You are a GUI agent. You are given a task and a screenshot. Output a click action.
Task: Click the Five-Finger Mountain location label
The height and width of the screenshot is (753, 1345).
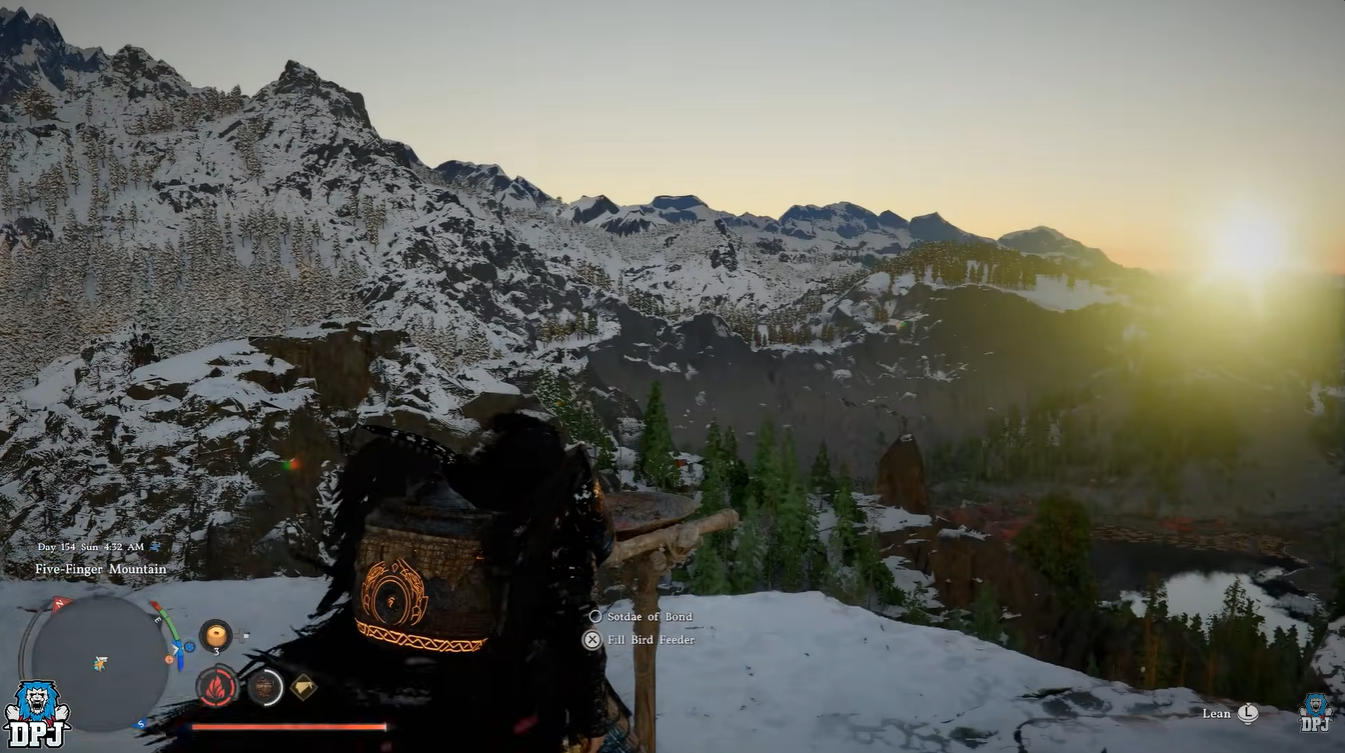click(x=101, y=569)
